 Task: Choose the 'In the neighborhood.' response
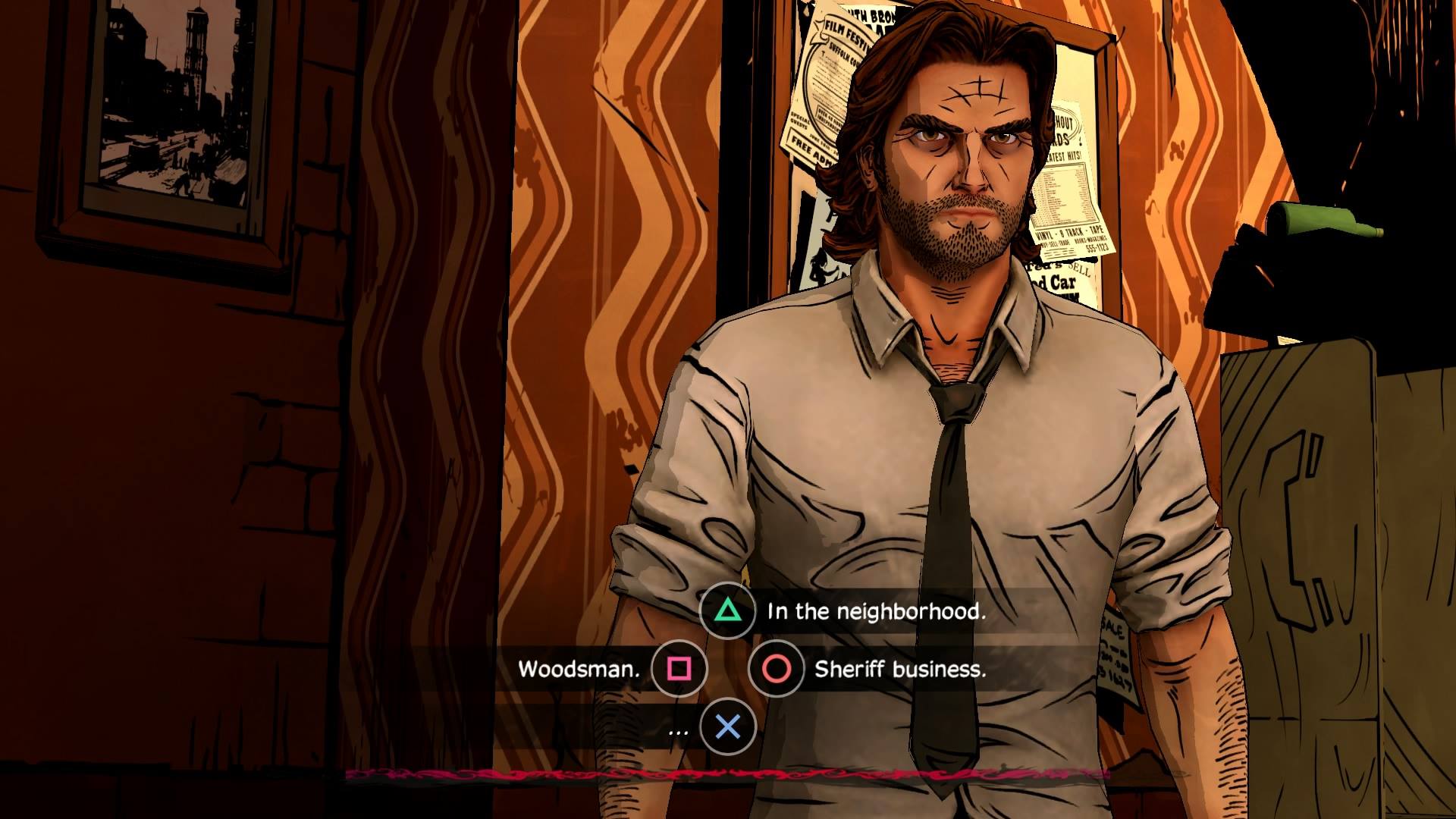pos(877,610)
